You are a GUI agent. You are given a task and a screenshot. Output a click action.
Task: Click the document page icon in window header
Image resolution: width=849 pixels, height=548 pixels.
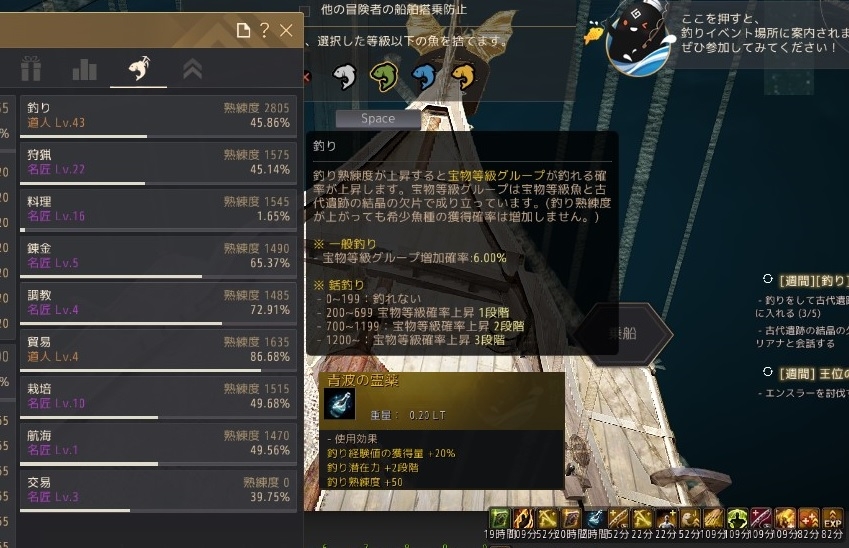[x=243, y=31]
